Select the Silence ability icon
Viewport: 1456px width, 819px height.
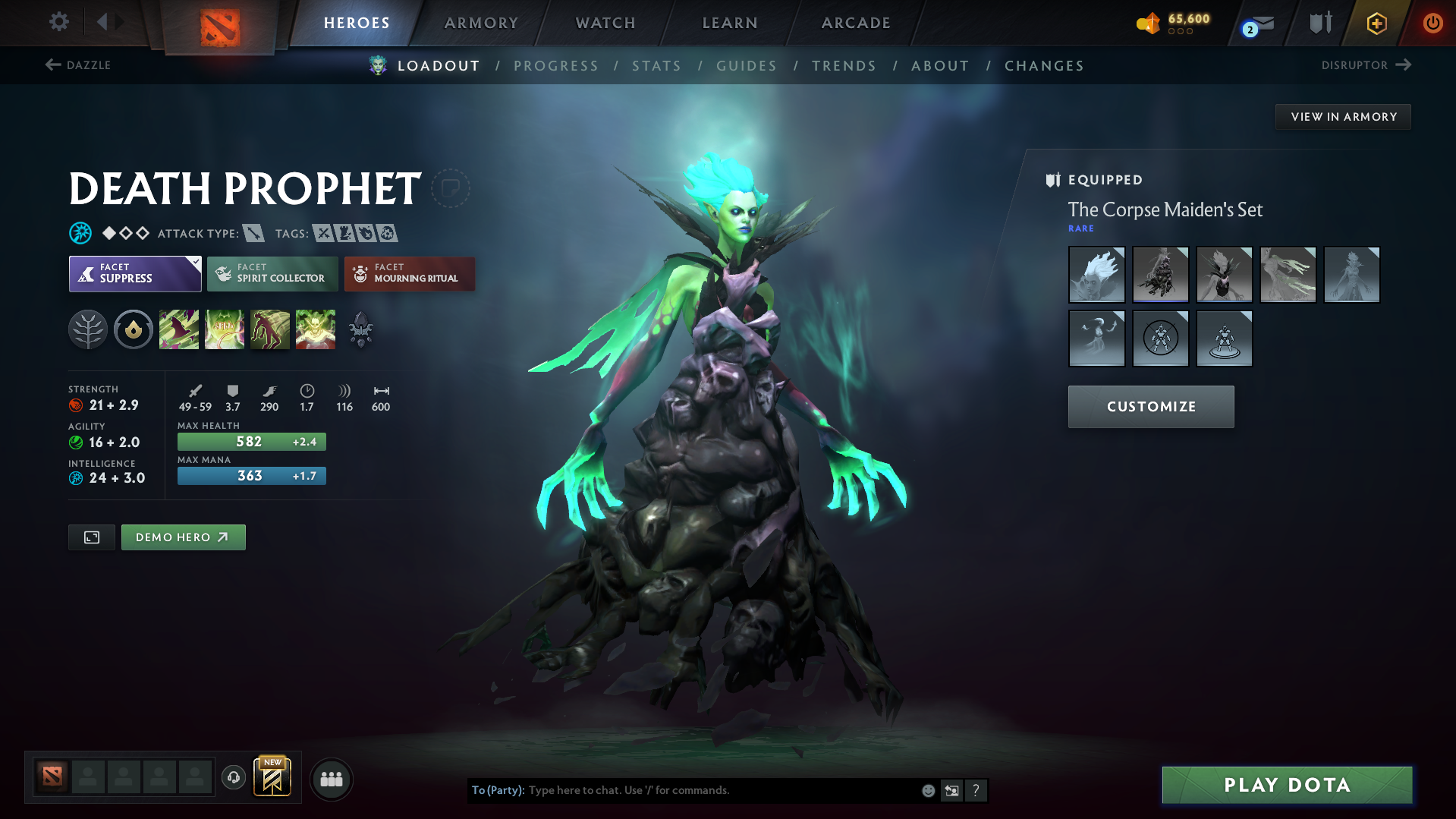click(x=225, y=329)
